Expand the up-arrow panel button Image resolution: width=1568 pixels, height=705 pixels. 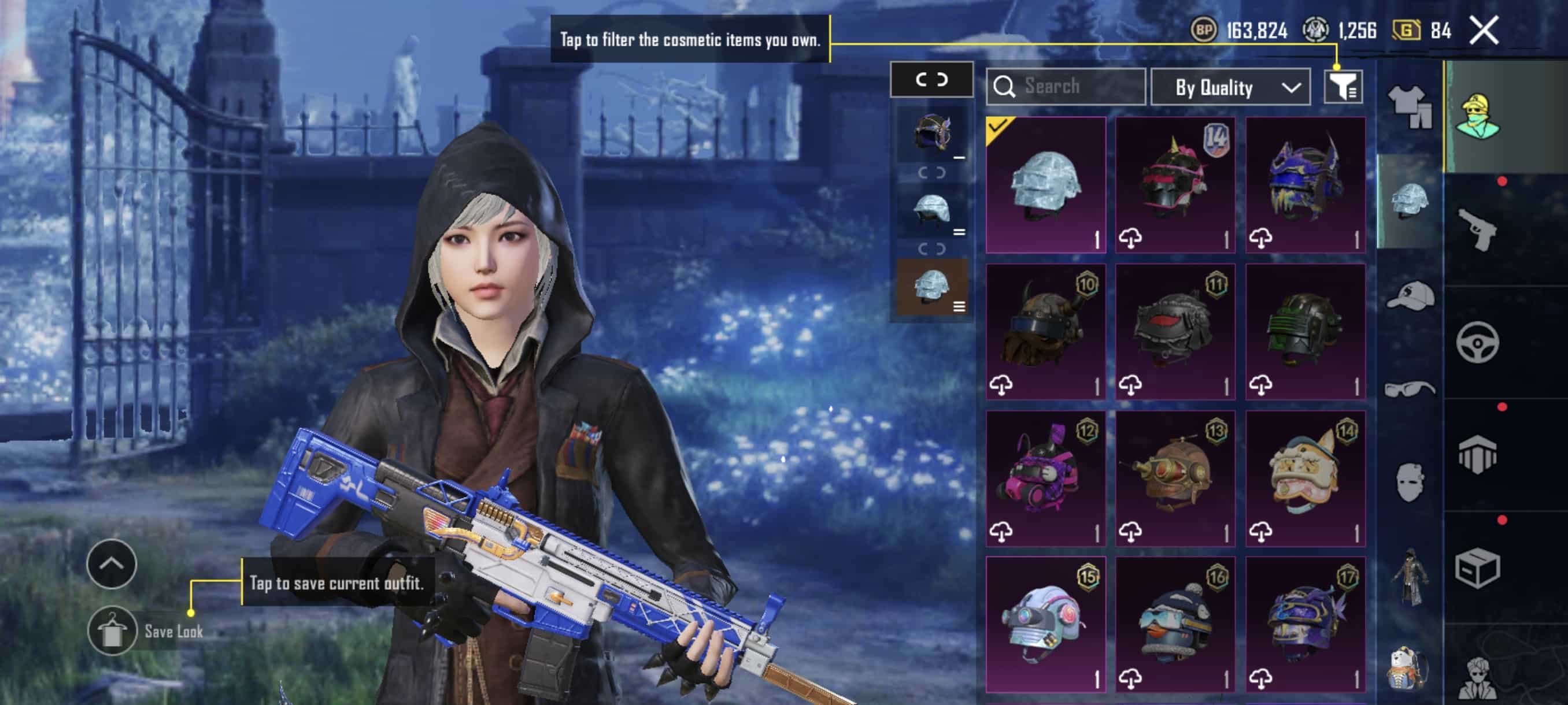(112, 564)
